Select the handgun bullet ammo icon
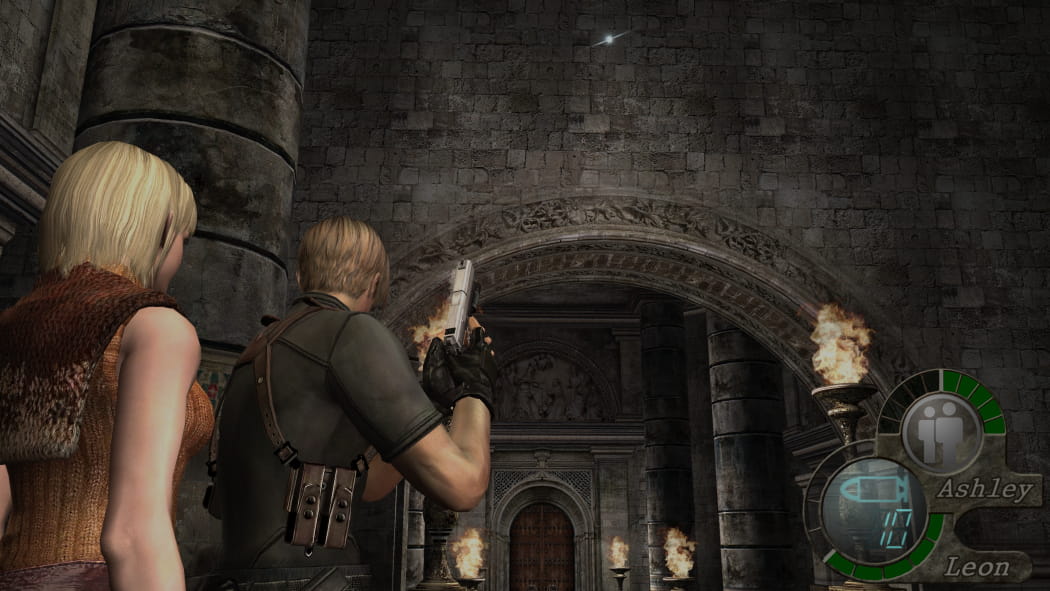This screenshot has height=591, width=1050. tap(871, 491)
